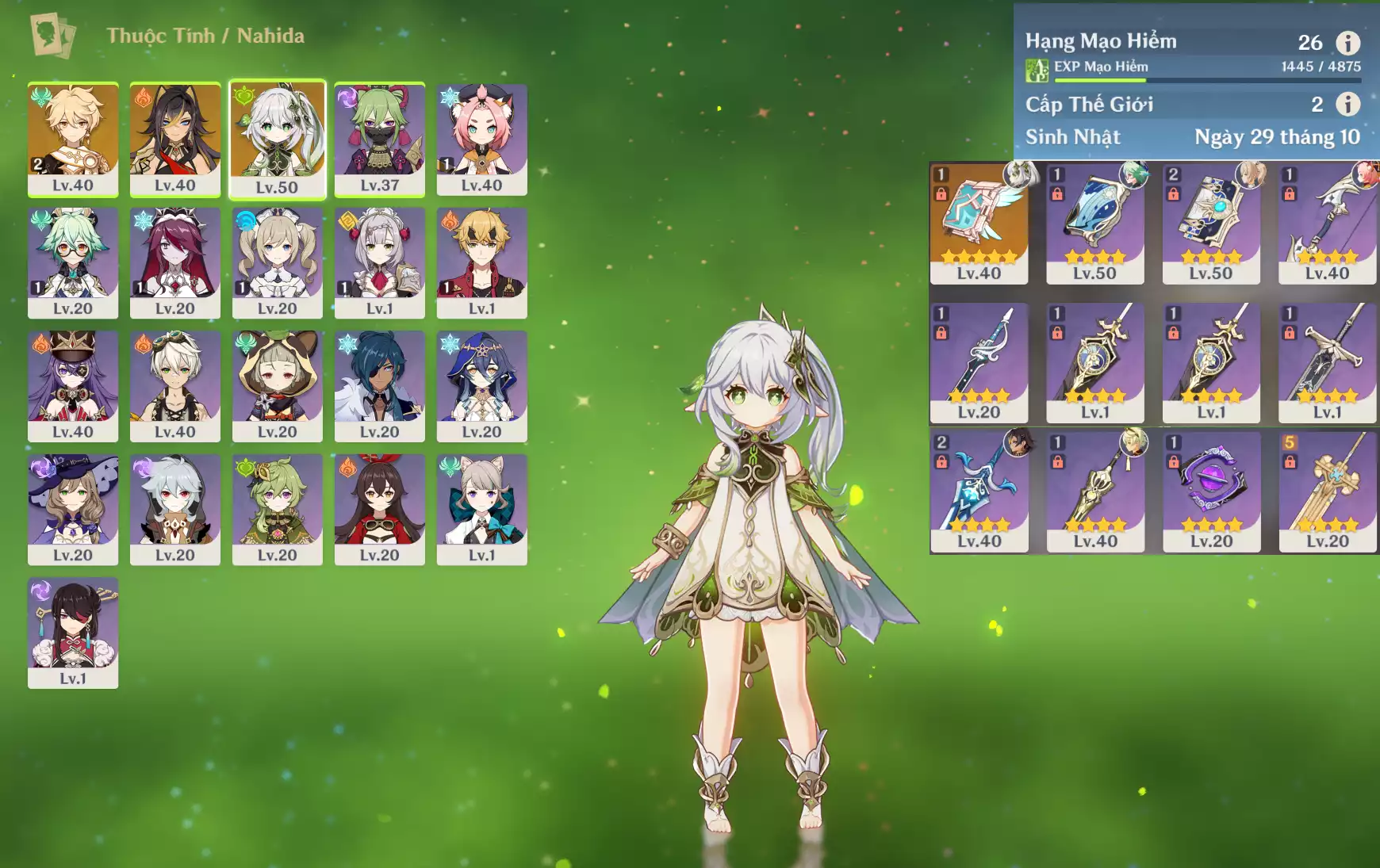Screen dimensions: 1380x868
Task: Select Lisa with the purple witch hat
Action: tap(73, 508)
